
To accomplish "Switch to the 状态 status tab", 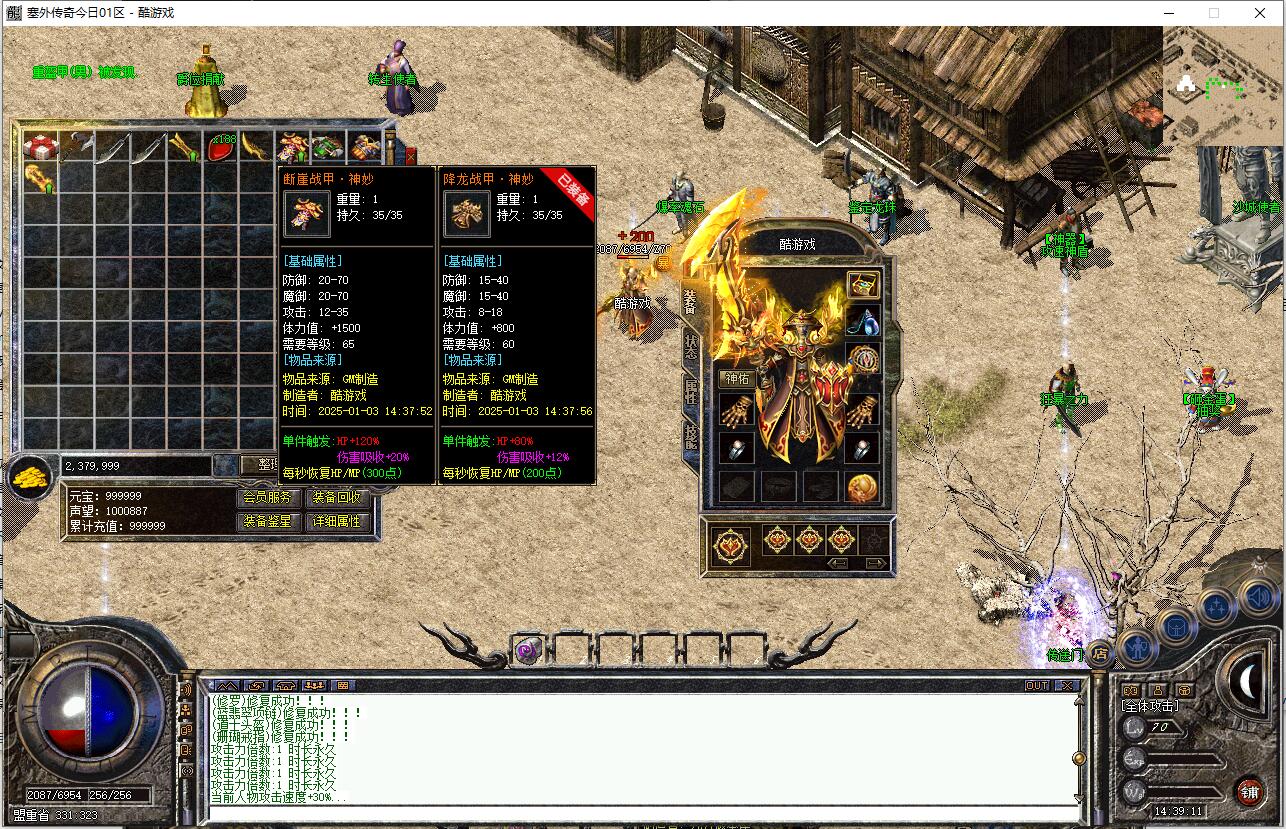I will 691,347.
